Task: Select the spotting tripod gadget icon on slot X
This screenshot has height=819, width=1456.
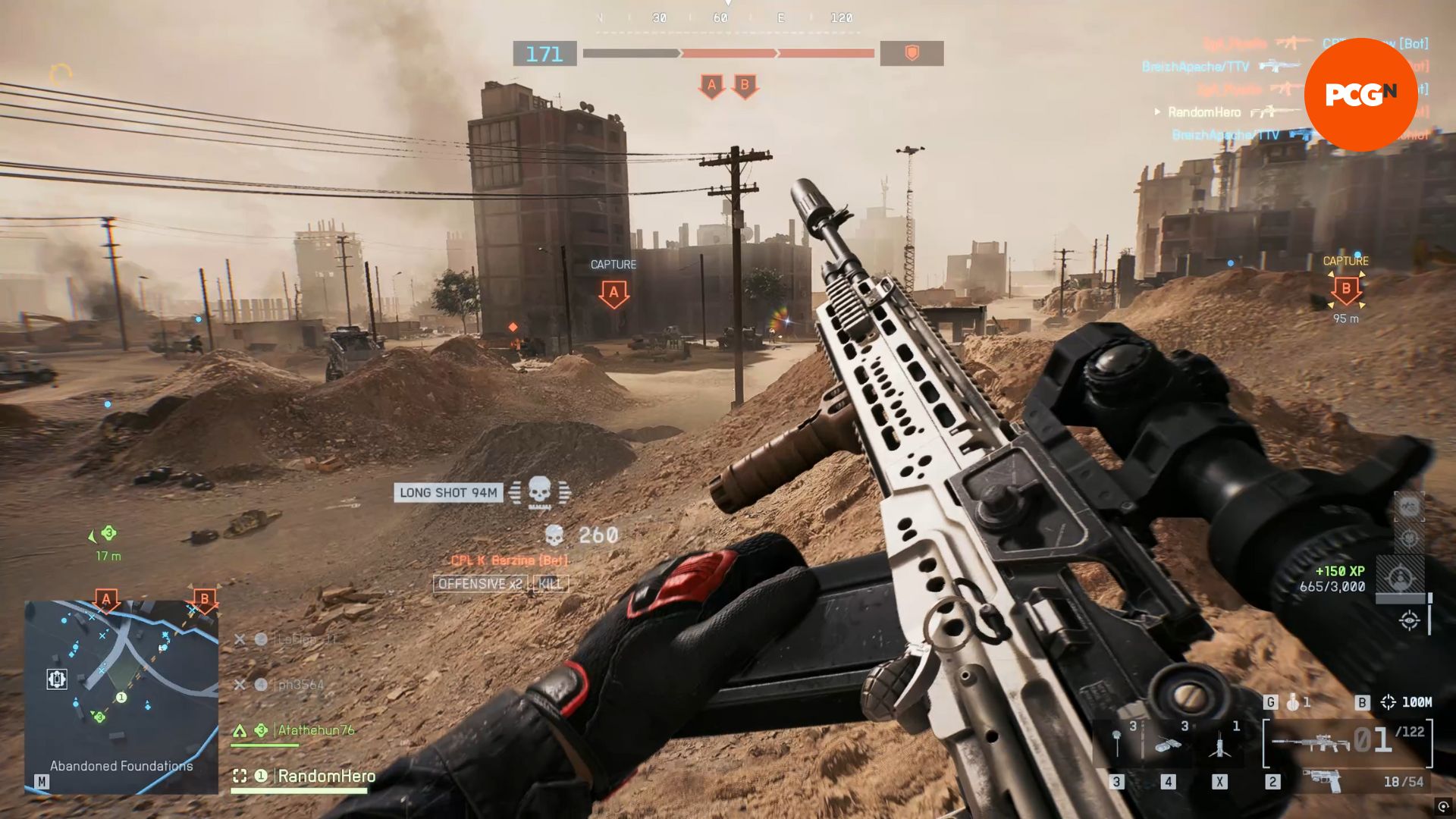Action: pyautogui.click(x=1220, y=745)
